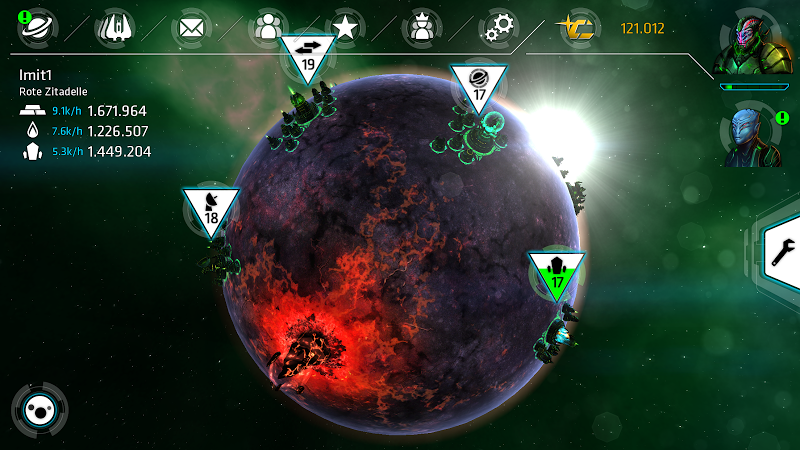The width and height of the screenshot is (800, 450).
Task: Click the planet name Imit1
Action: [36, 75]
